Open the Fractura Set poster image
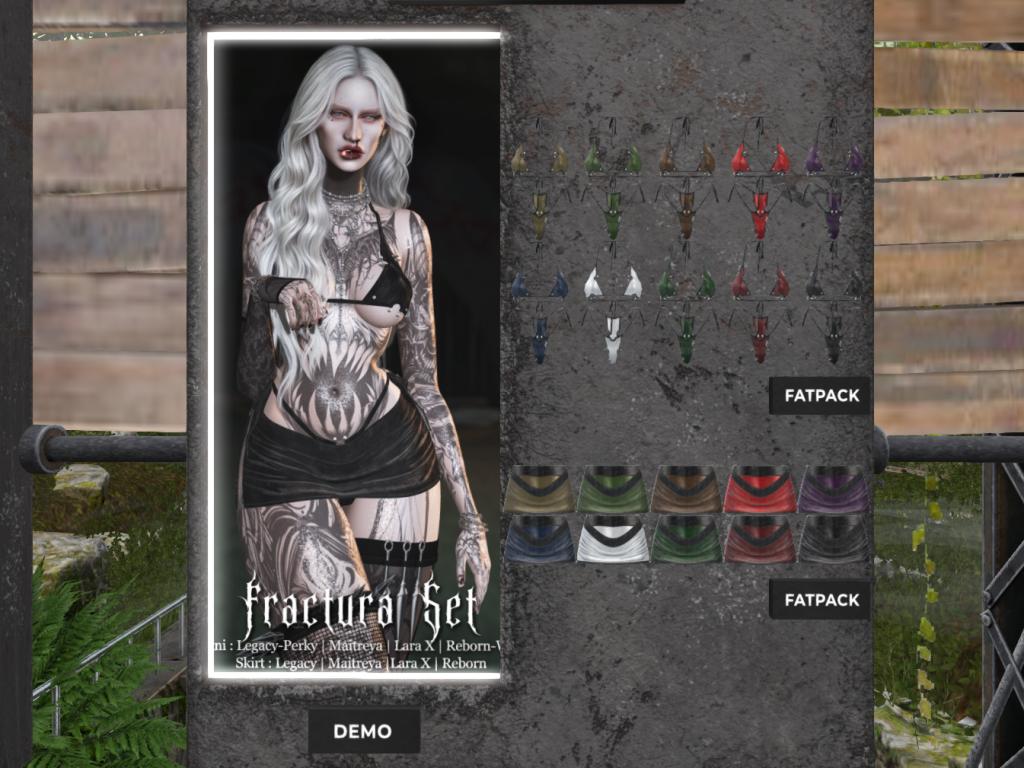The height and width of the screenshot is (768, 1024). point(355,355)
